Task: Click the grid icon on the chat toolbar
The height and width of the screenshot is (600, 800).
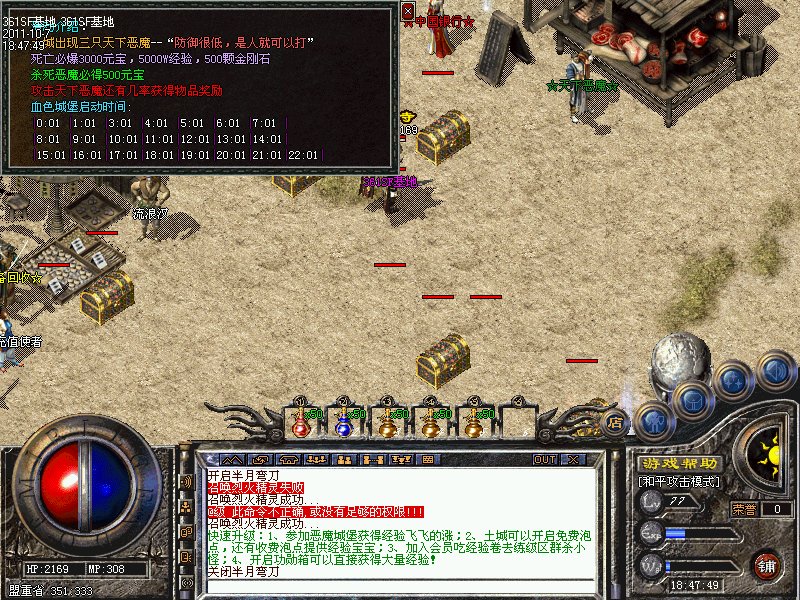Action: point(427,459)
